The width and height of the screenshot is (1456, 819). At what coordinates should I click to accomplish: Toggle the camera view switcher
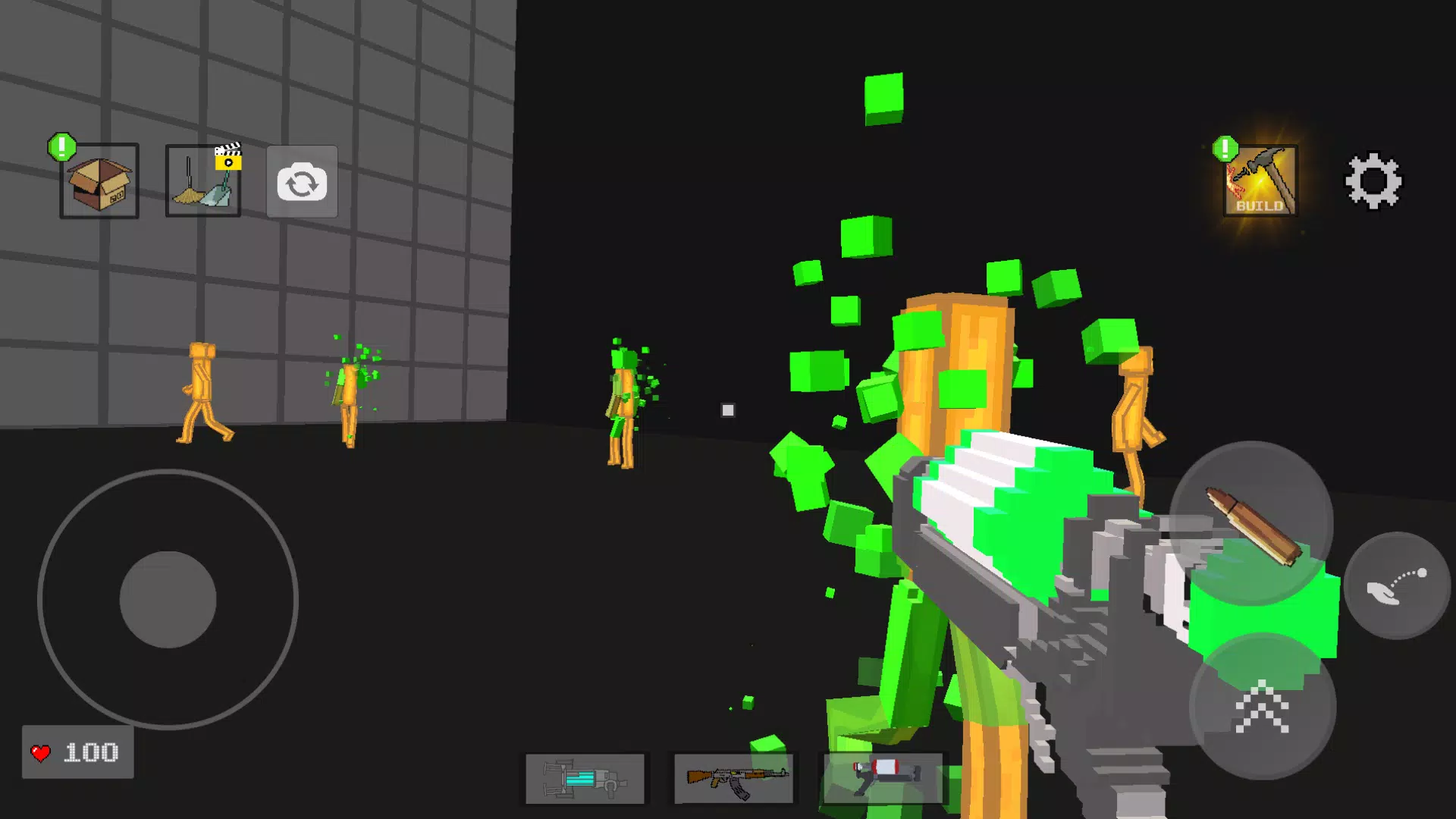pos(302,182)
